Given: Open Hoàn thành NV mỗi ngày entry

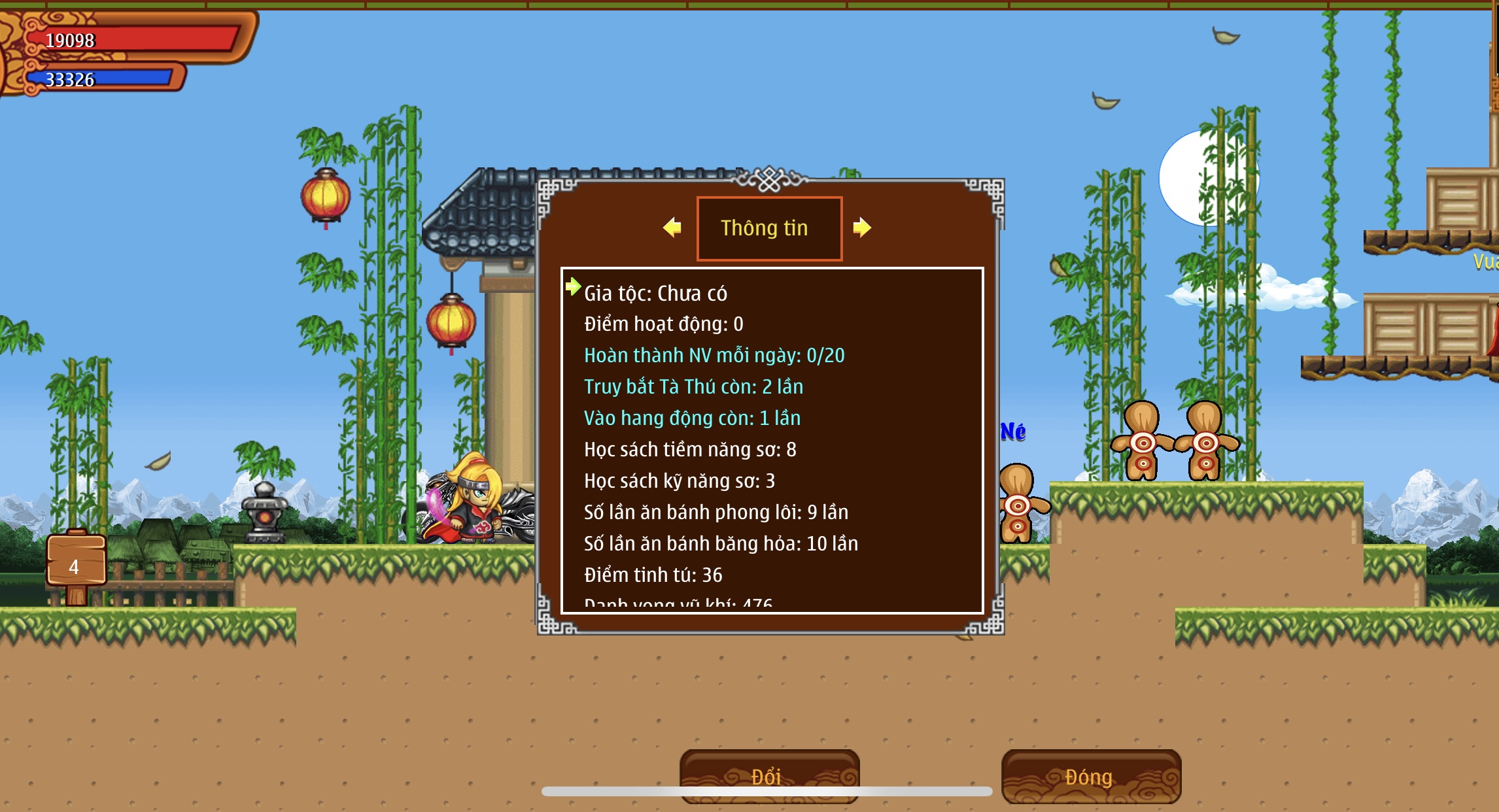Looking at the screenshot, I should click(714, 356).
